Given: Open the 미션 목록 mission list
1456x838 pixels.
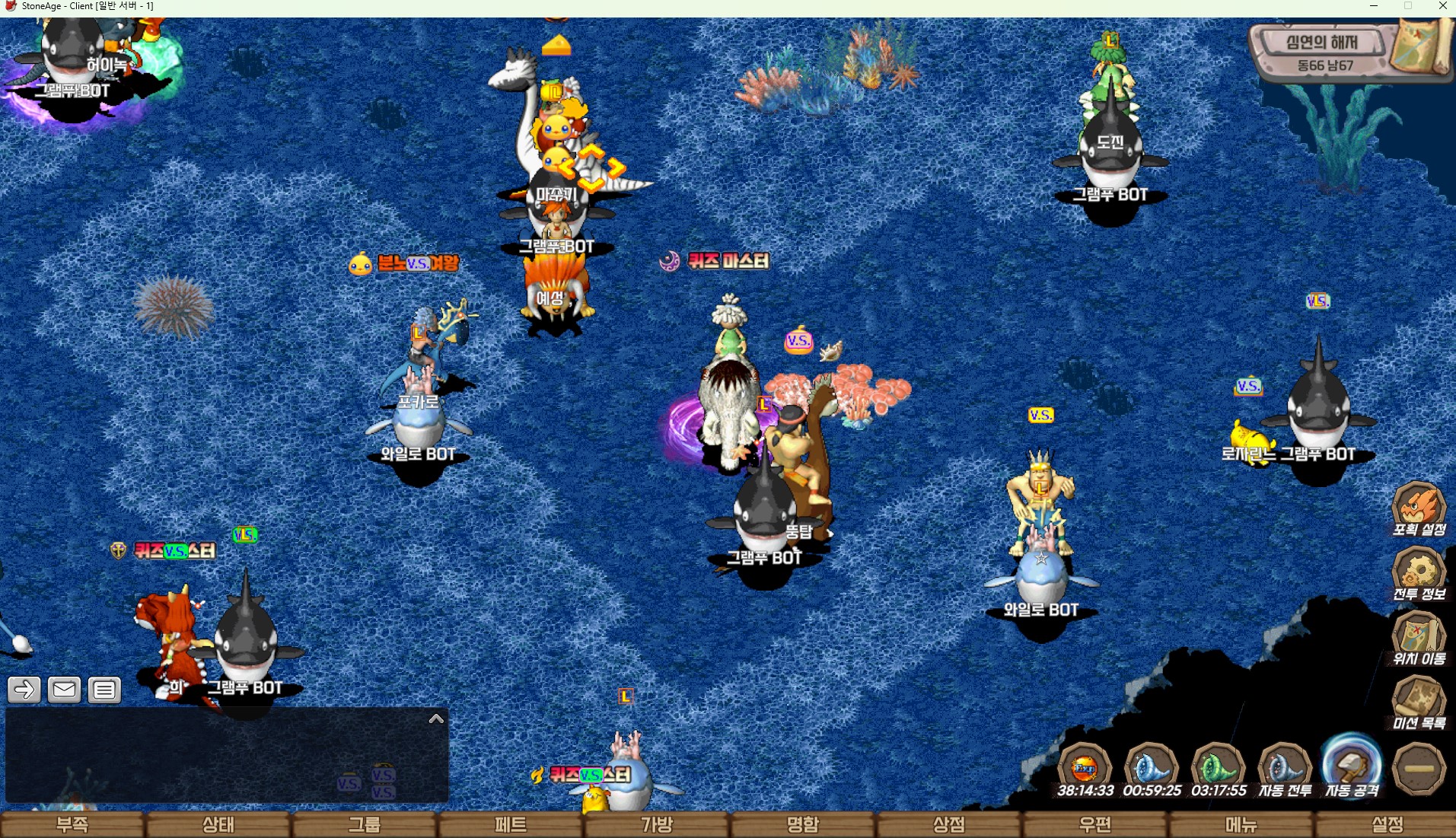Looking at the screenshot, I should 1419,703.
